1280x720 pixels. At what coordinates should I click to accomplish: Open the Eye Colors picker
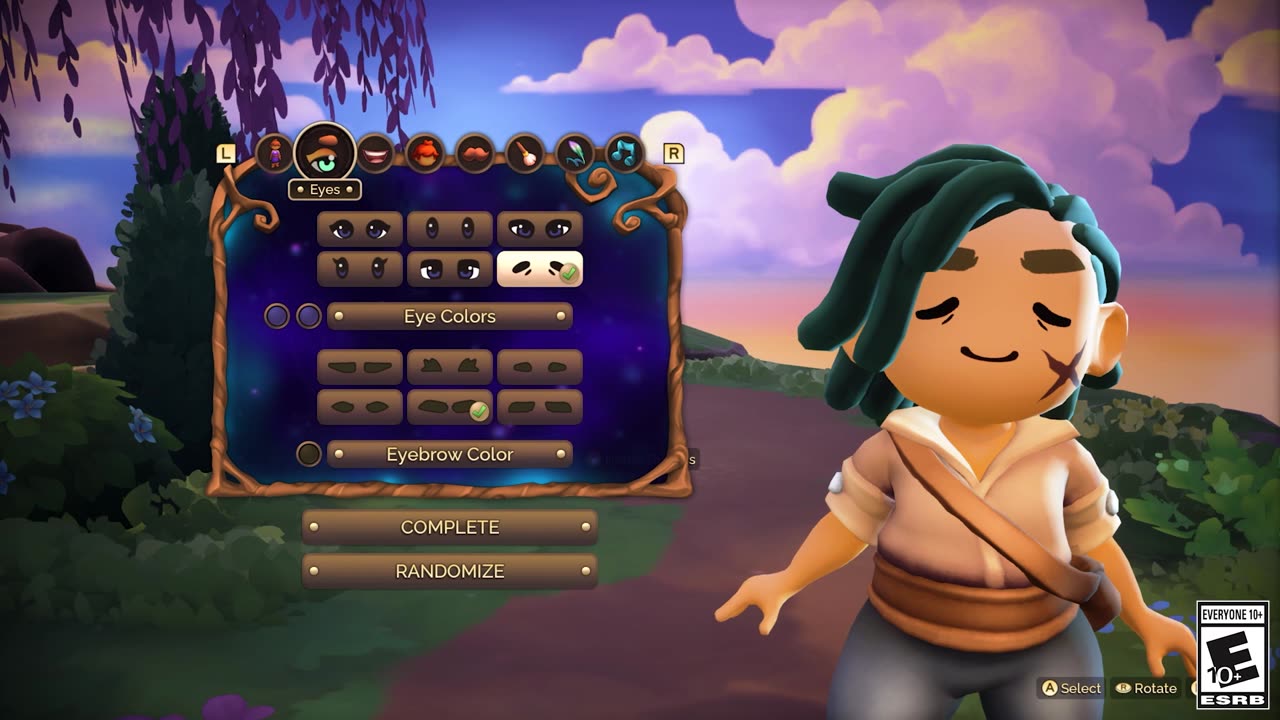449,316
